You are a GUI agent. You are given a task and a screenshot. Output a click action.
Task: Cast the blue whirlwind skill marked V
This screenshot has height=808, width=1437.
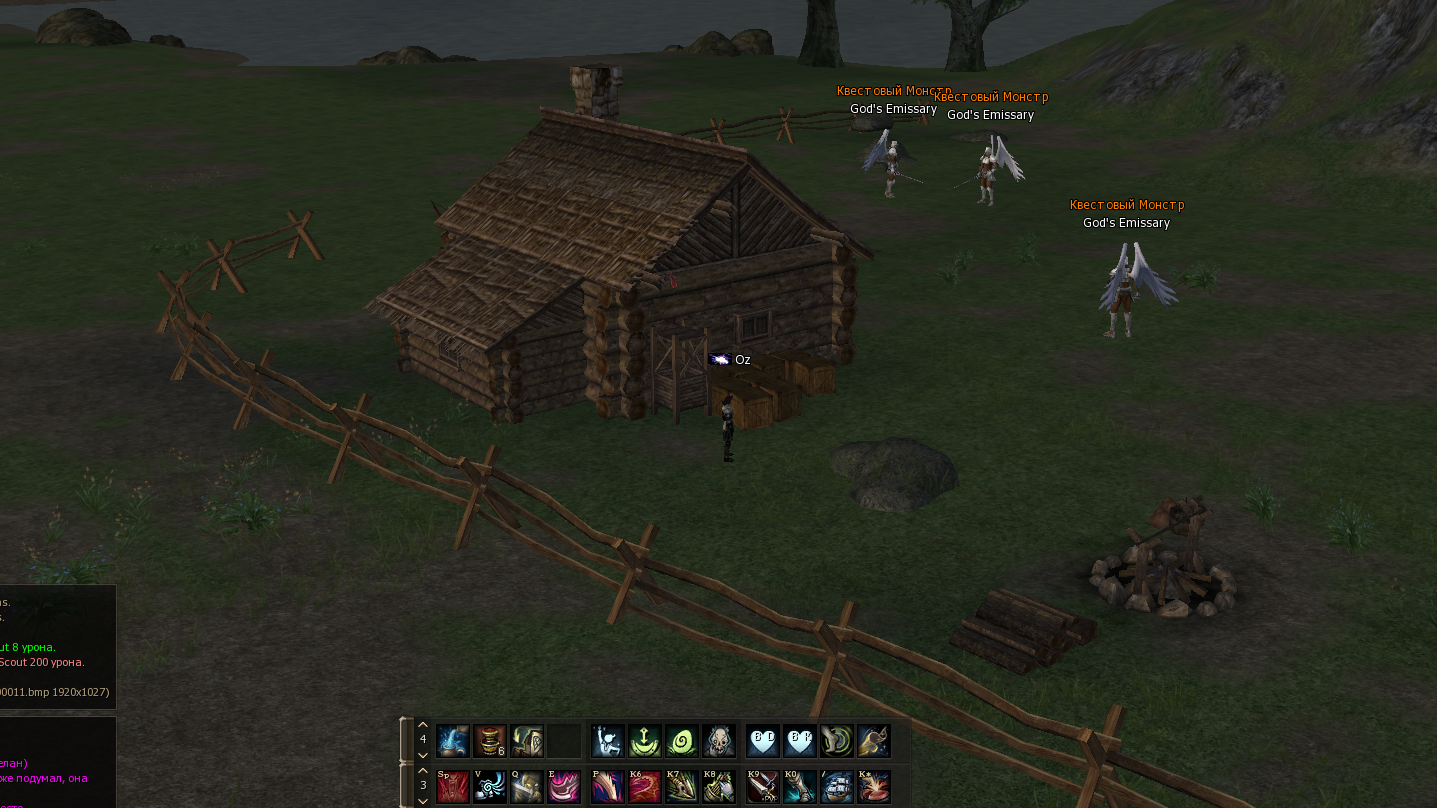490,786
